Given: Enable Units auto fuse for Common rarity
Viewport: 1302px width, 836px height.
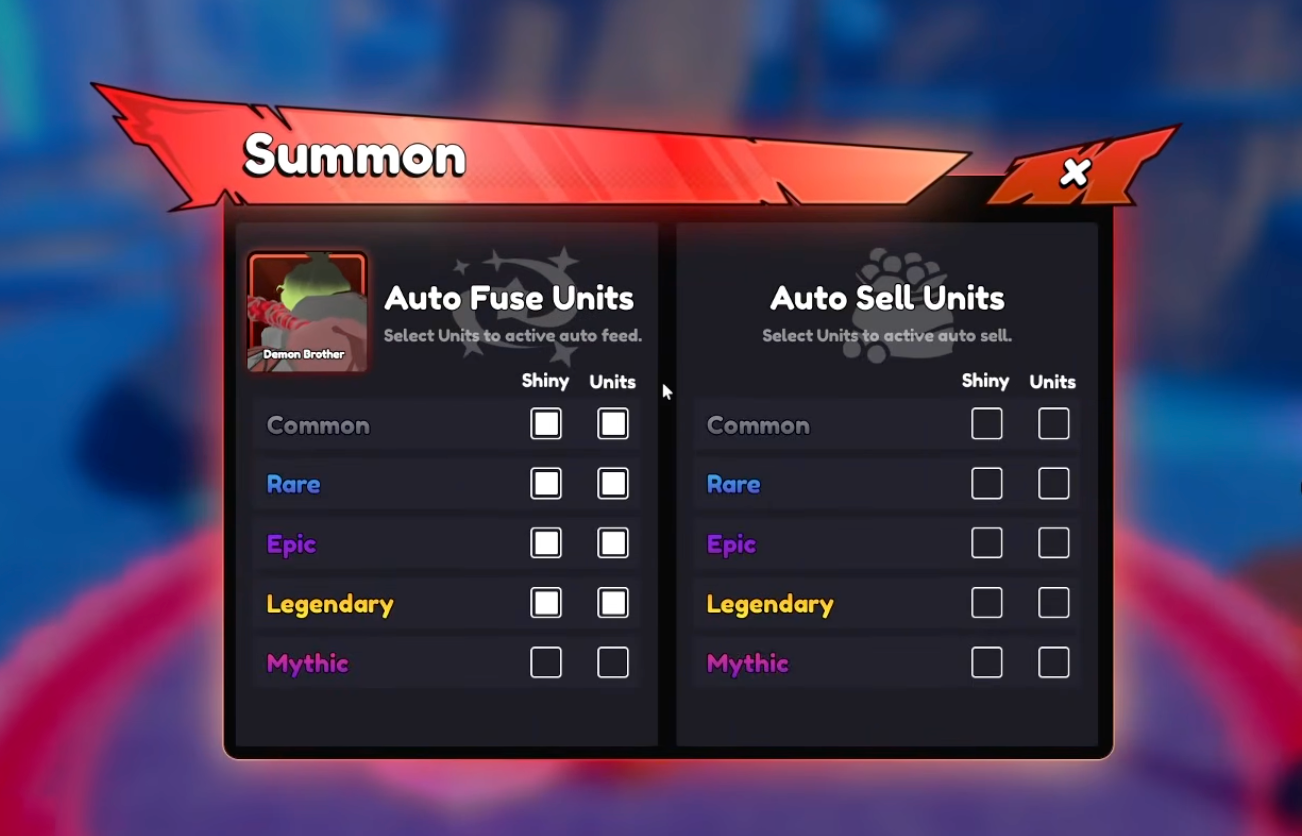Looking at the screenshot, I should coord(612,423).
